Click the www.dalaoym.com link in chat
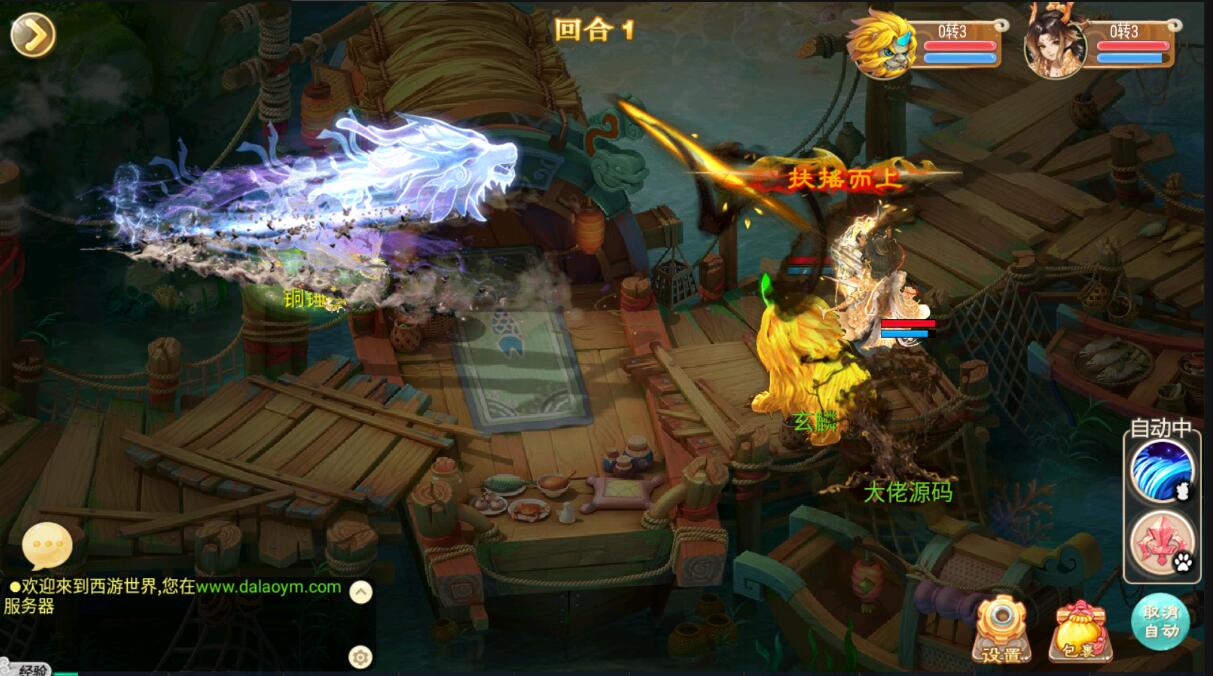The image size is (1213, 676). 268,587
